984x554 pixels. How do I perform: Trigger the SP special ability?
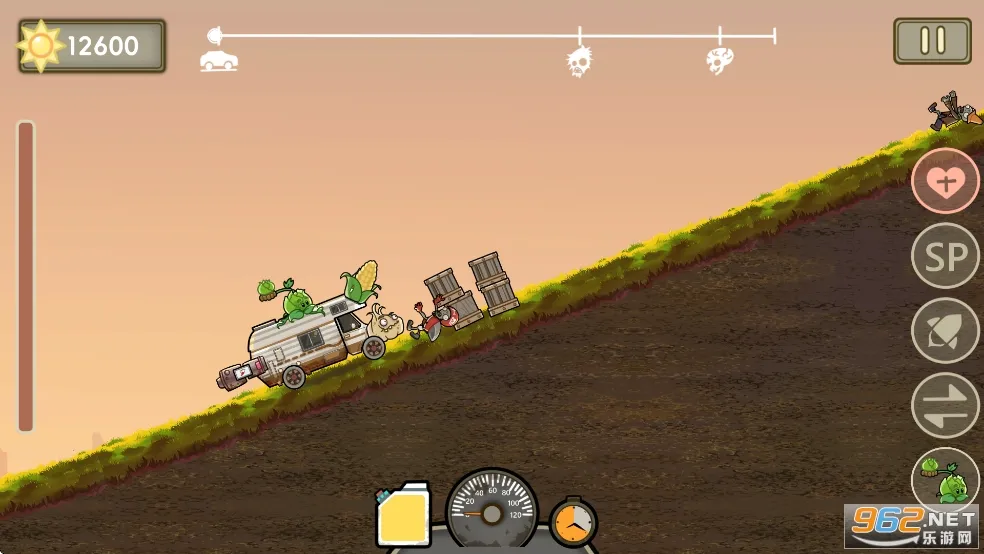(x=945, y=256)
